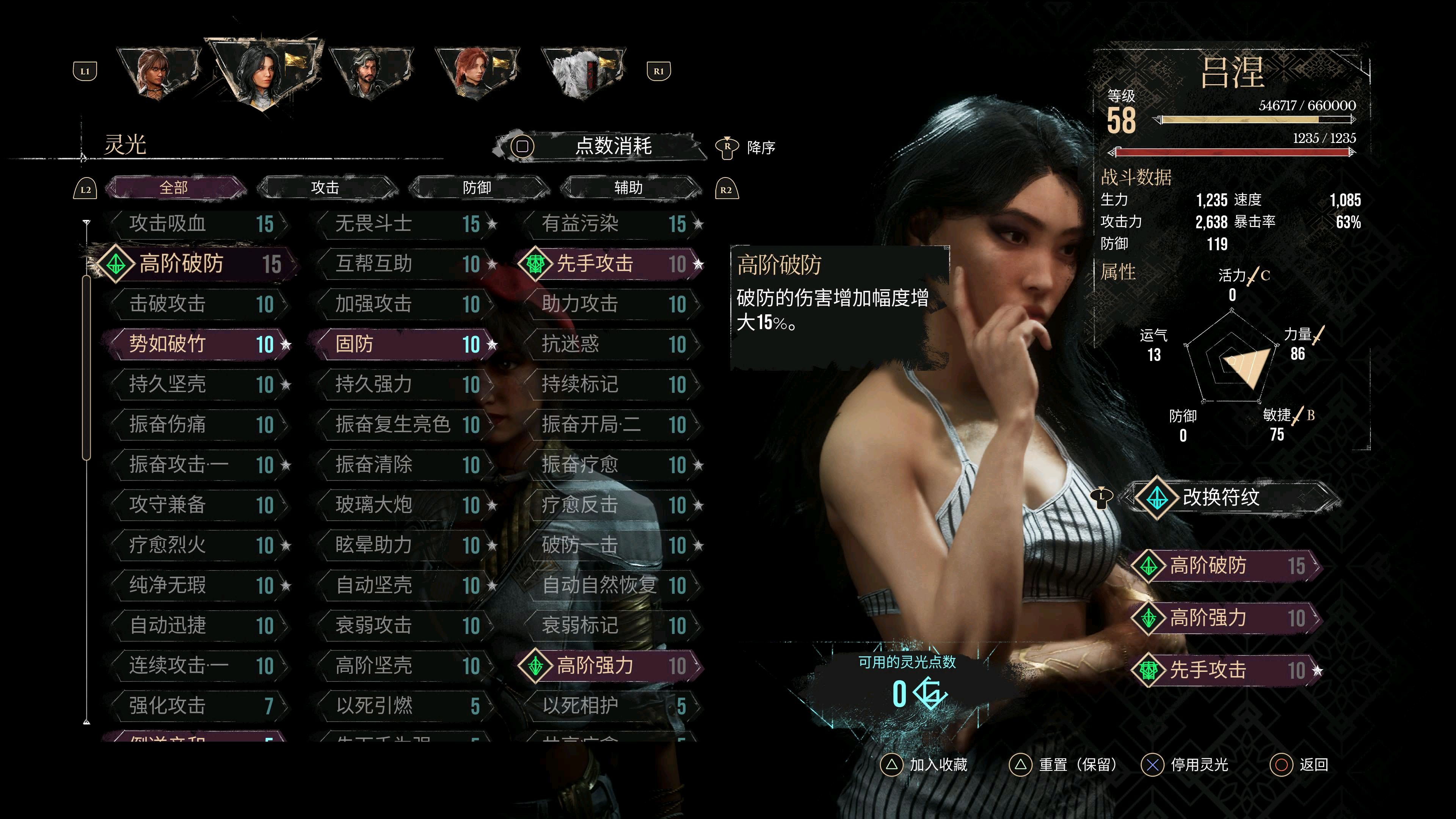Choose 玻璃大炮 from the list
Image resolution: width=1456 pixels, height=819 pixels.
pyautogui.click(x=404, y=505)
